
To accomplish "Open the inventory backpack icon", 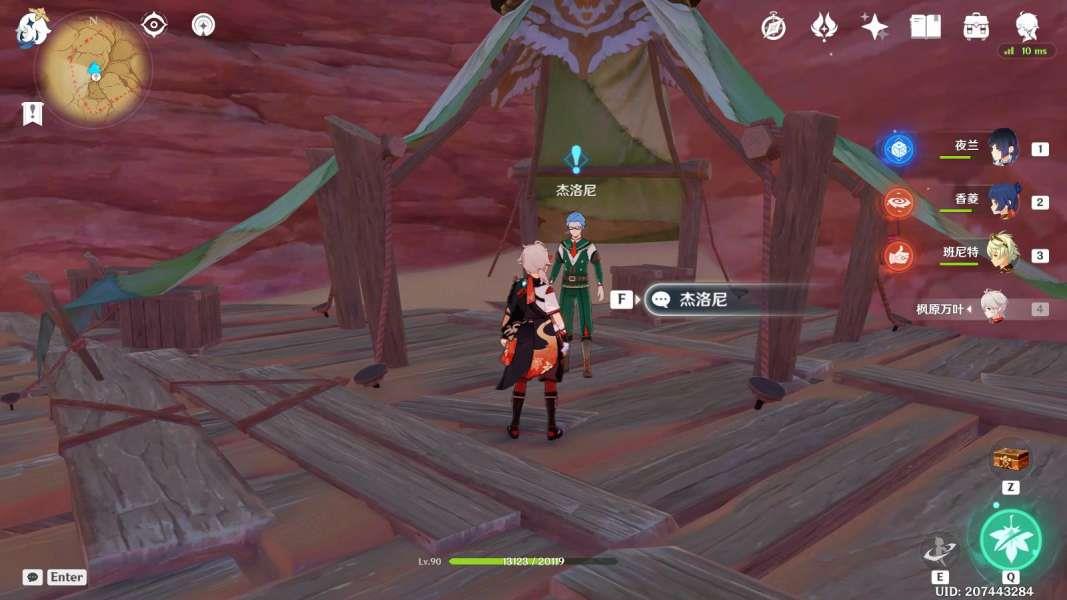I will click(x=977, y=27).
